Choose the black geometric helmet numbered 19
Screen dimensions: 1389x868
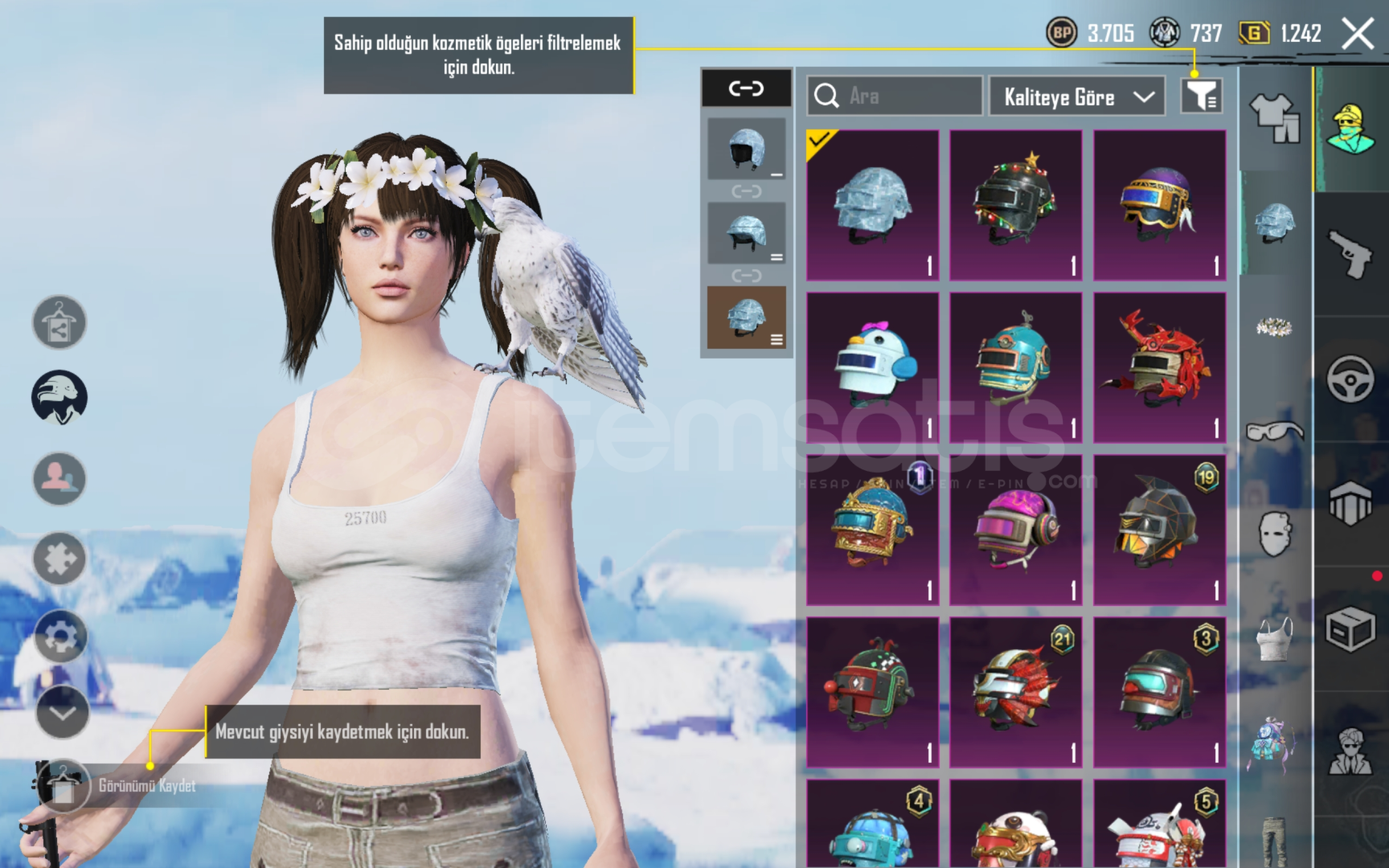1159,530
